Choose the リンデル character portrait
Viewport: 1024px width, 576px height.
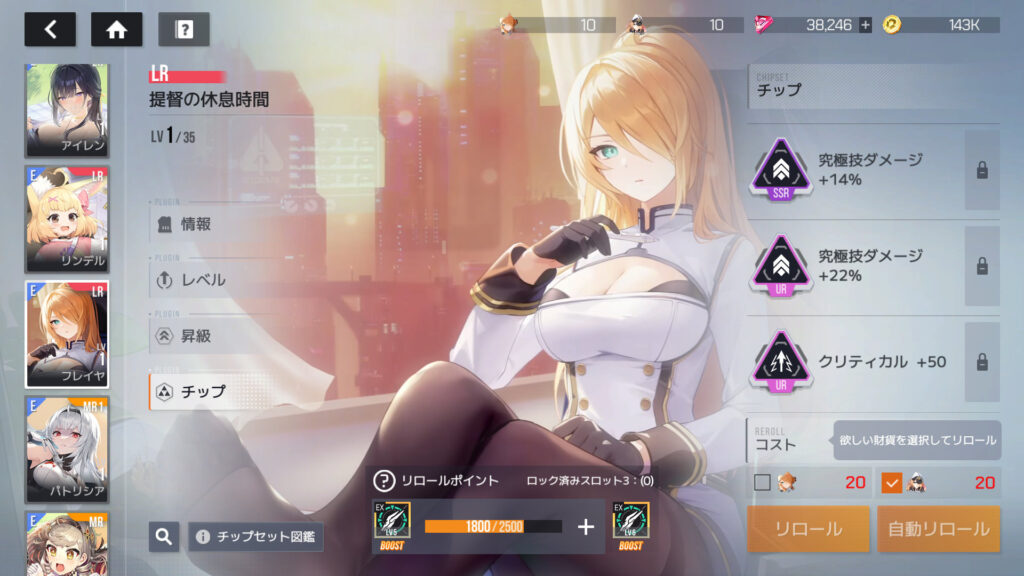tap(67, 218)
